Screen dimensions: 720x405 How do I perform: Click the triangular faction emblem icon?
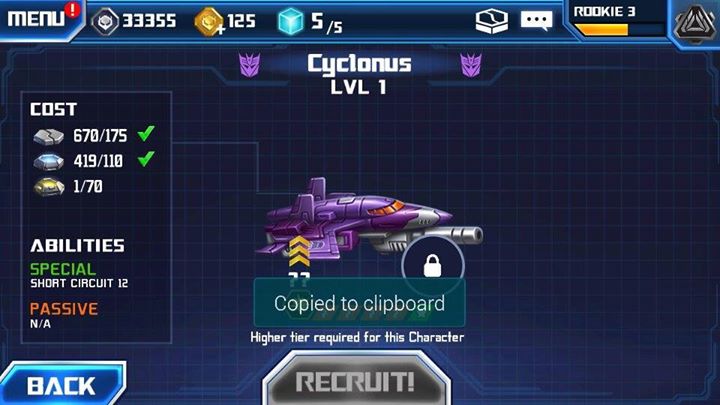tap(693, 22)
